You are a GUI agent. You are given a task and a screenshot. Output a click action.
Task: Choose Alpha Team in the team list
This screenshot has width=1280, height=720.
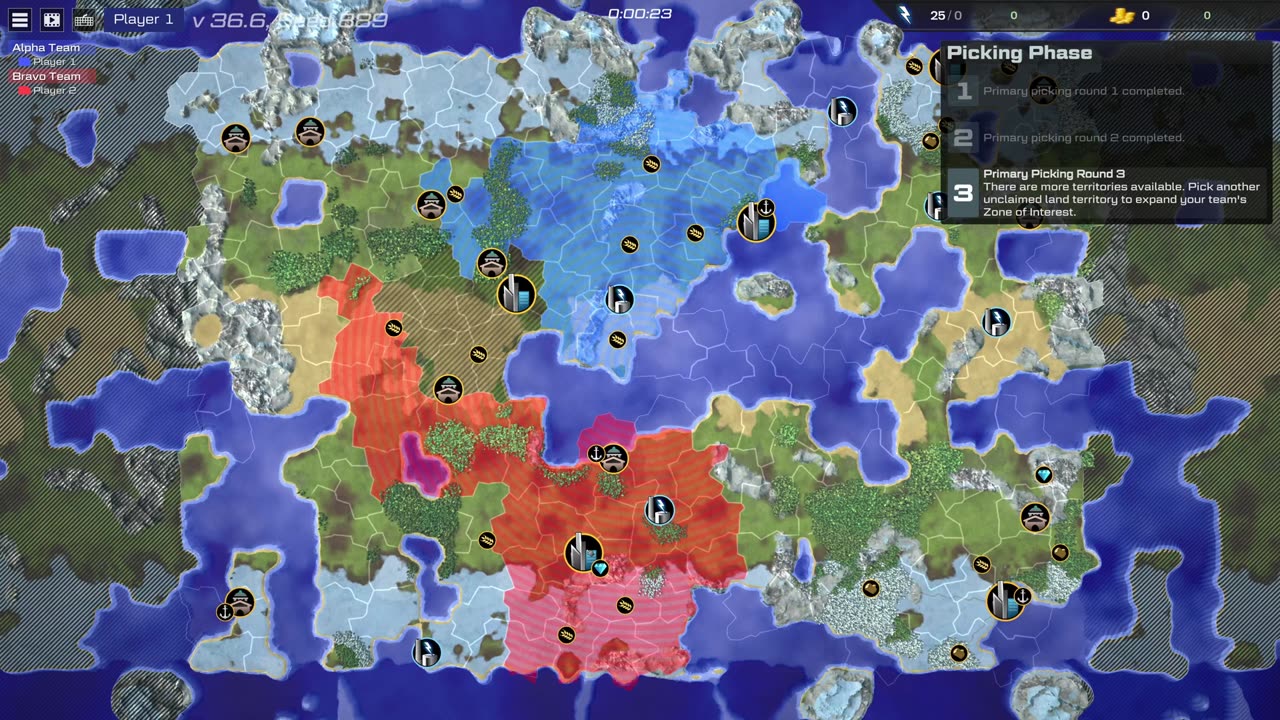tap(46, 48)
